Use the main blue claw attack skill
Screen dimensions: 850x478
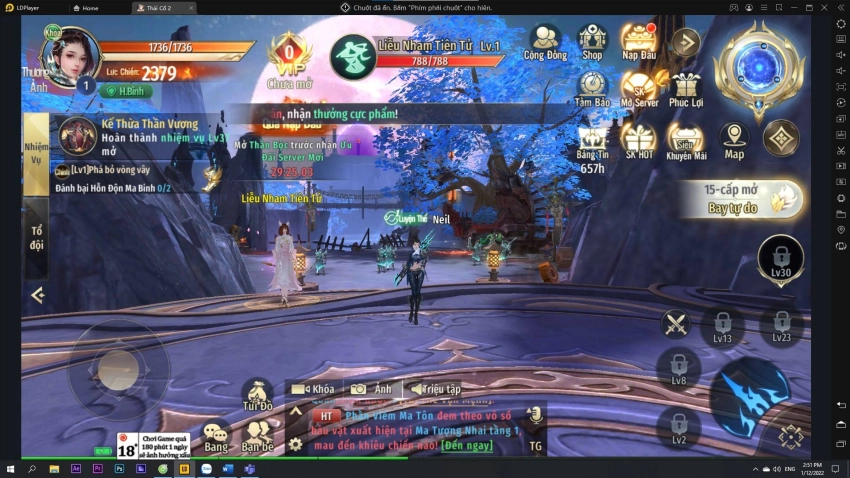[748, 396]
